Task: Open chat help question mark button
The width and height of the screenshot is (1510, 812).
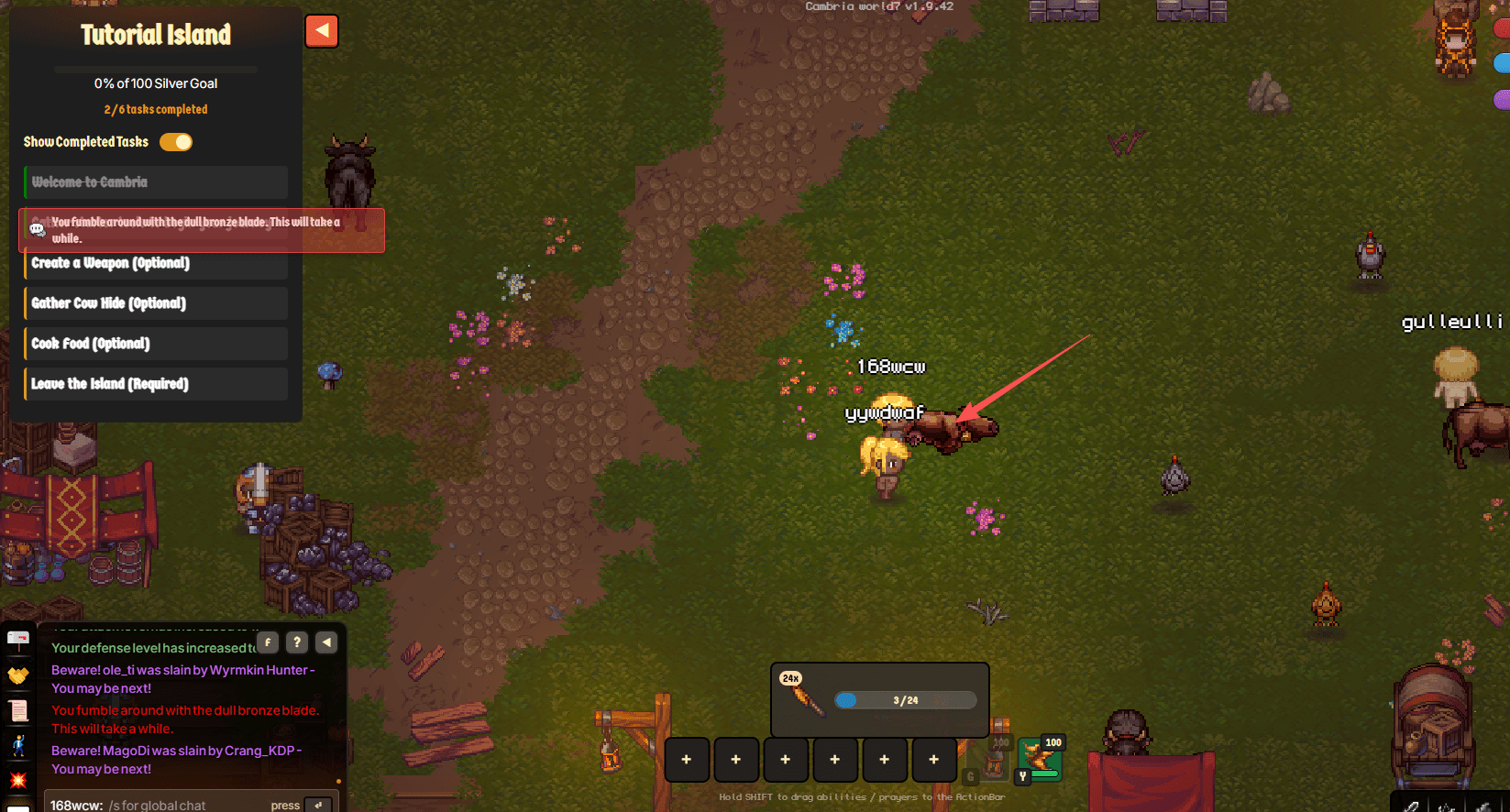Action: click(x=297, y=642)
